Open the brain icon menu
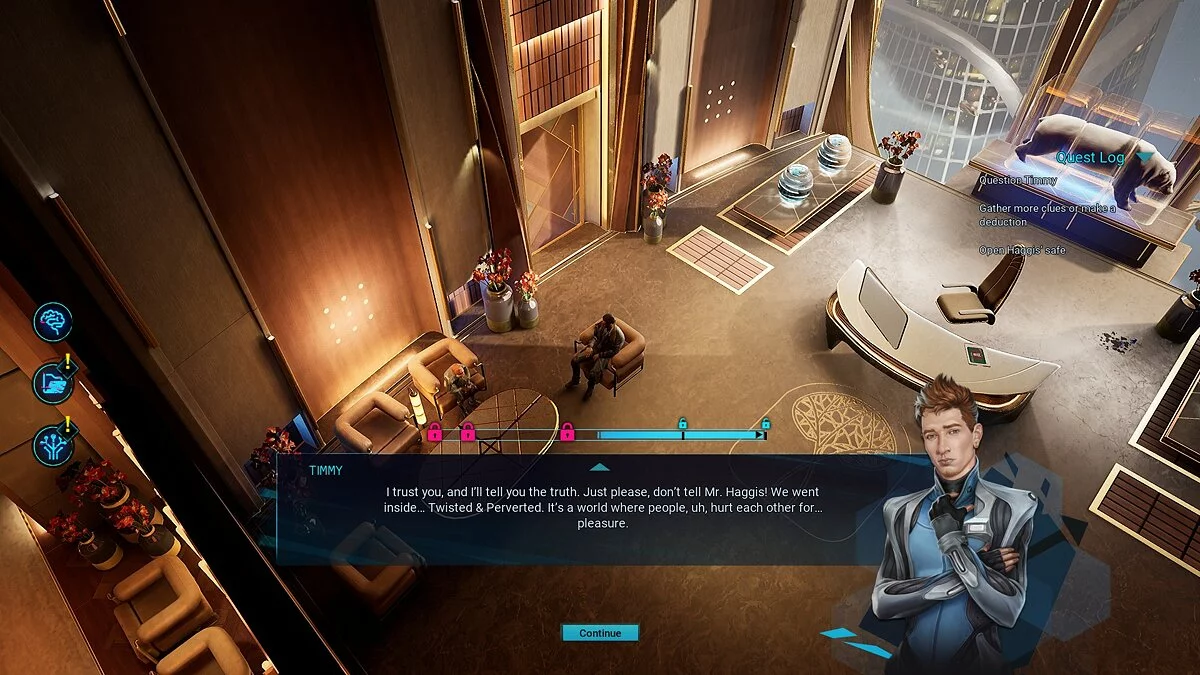Viewport: 1200px width, 675px height. click(x=52, y=322)
